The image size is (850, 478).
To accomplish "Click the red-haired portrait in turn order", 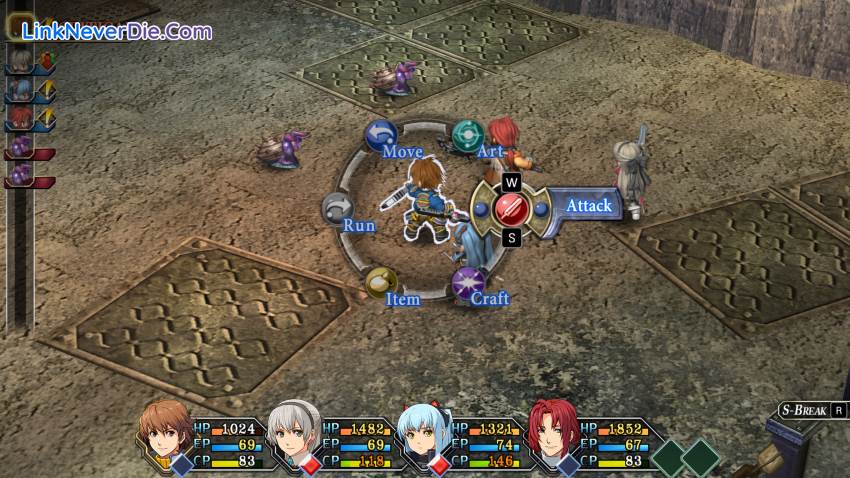I will (18, 119).
